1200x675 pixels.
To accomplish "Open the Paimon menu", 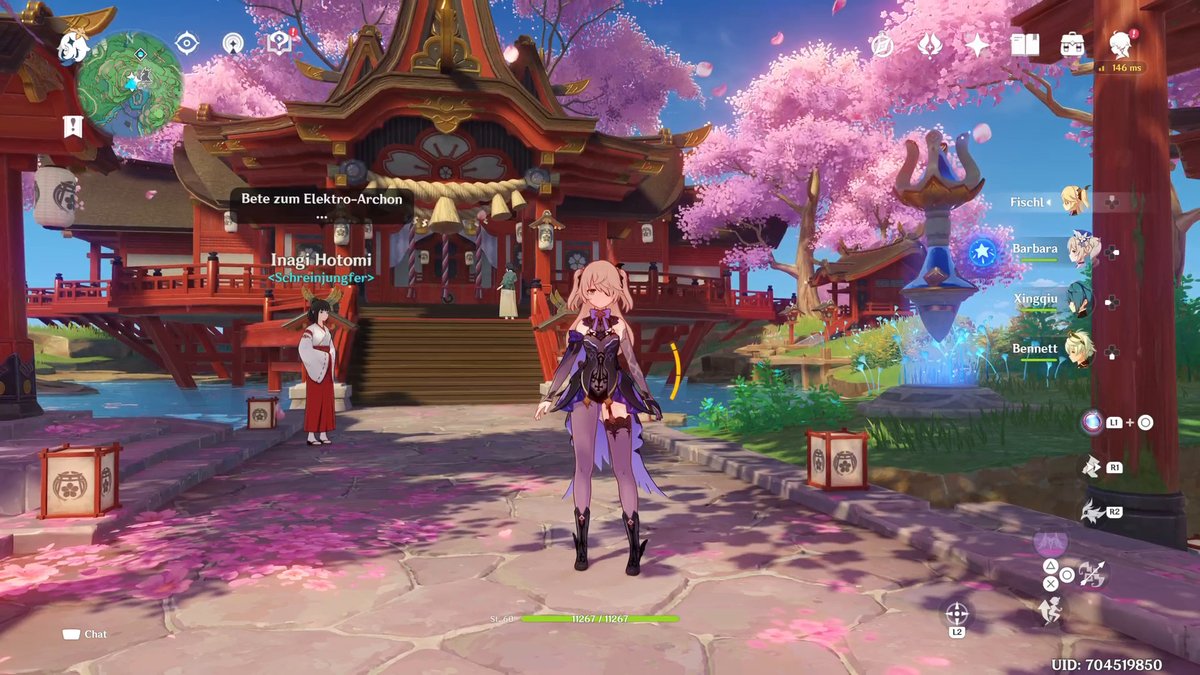I will pyautogui.click(x=74, y=46).
